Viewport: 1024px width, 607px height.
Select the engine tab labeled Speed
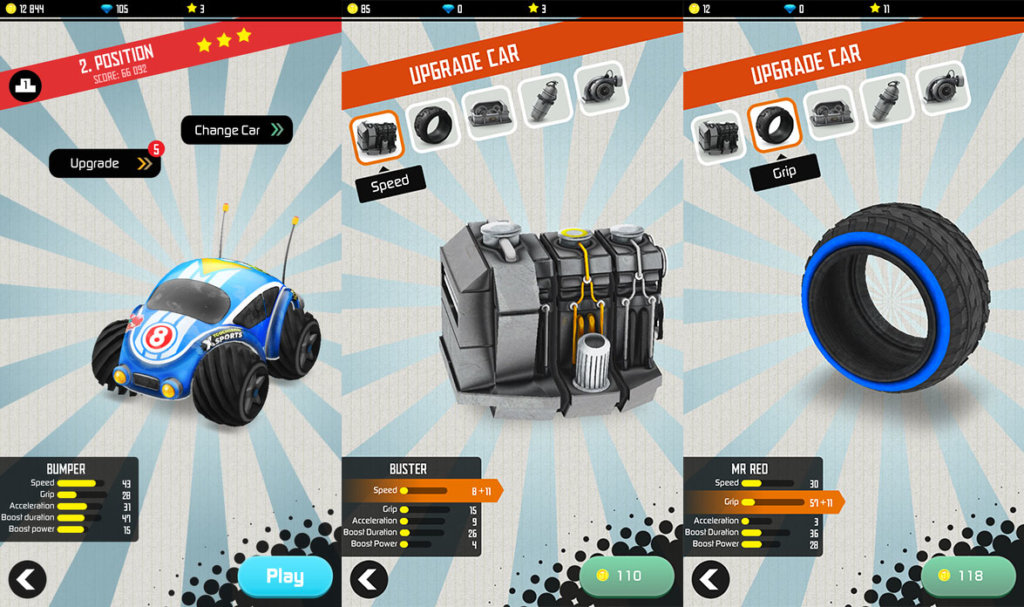tap(376, 136)
